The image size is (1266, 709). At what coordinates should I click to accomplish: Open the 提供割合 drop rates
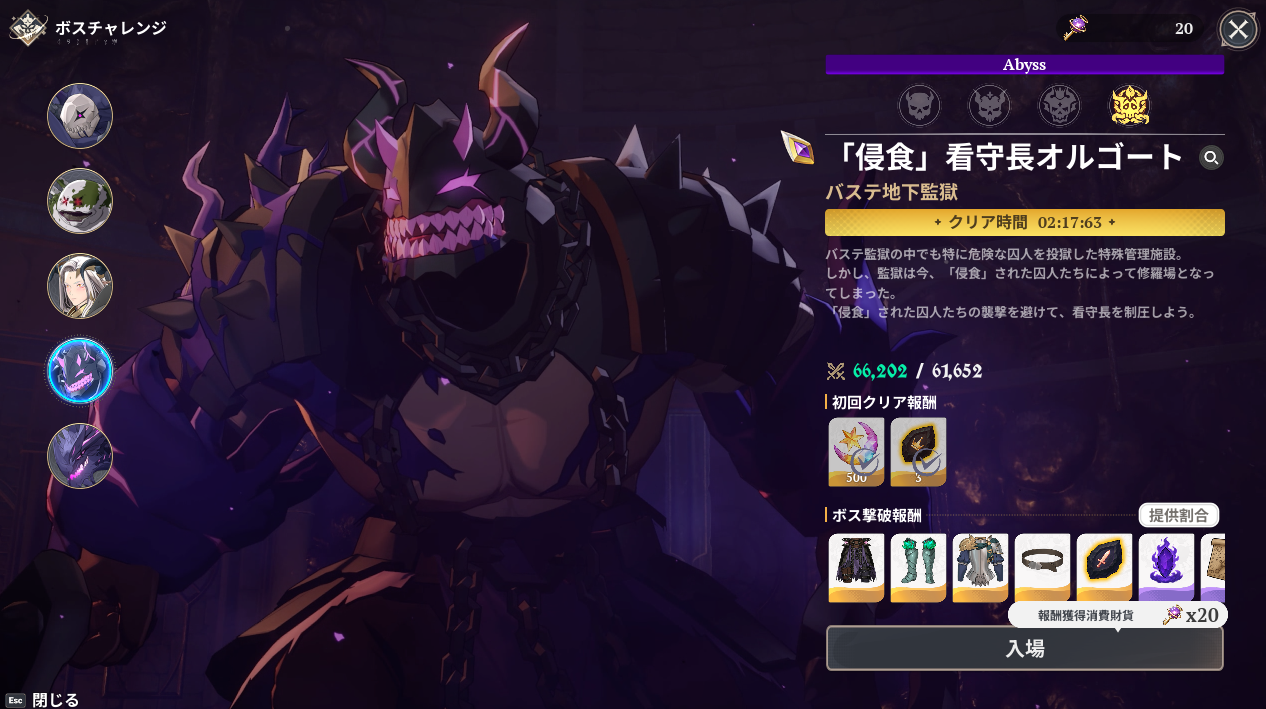[x=1178, y=516]
